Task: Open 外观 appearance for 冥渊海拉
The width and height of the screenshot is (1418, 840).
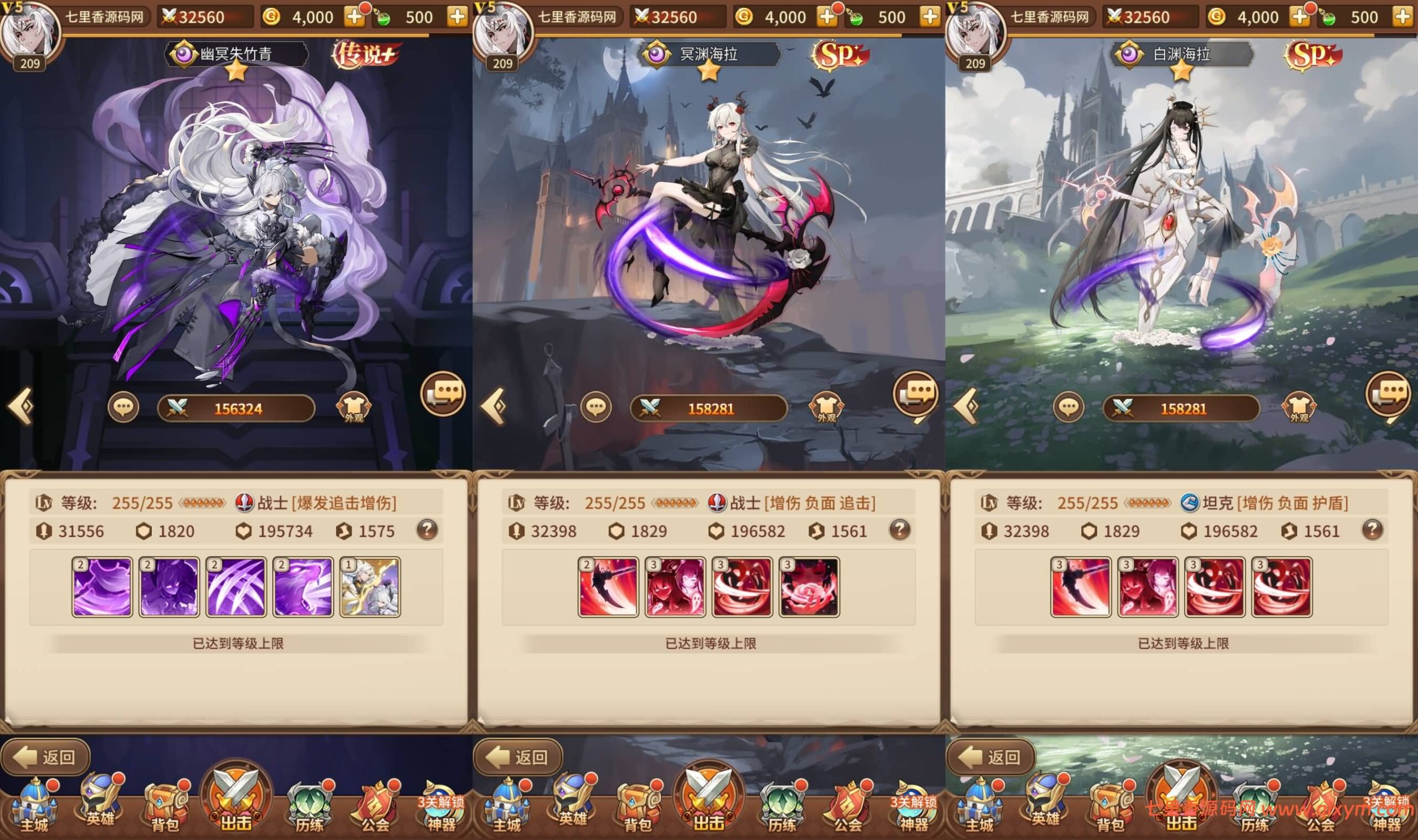Action: pos(826,408)
